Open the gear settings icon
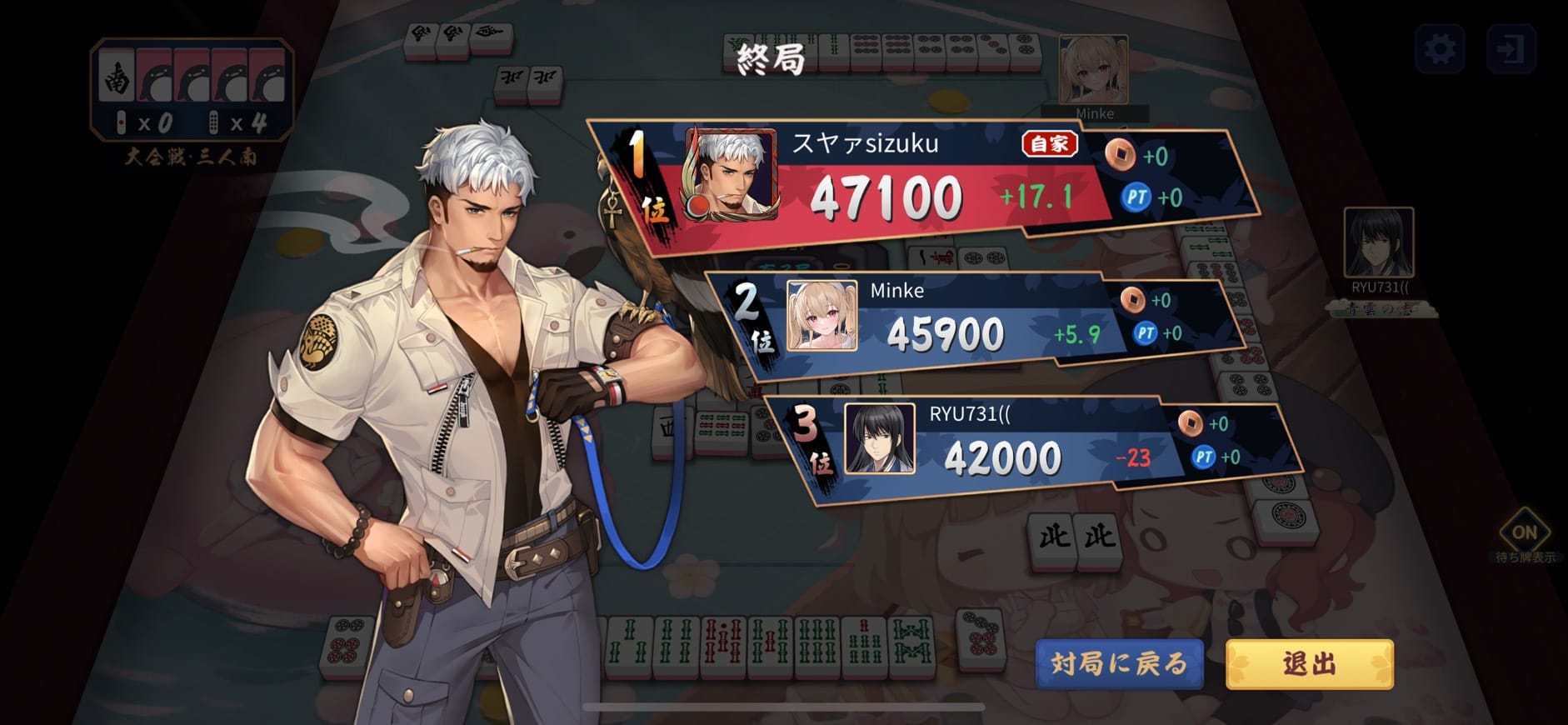 click(1440, 49)
